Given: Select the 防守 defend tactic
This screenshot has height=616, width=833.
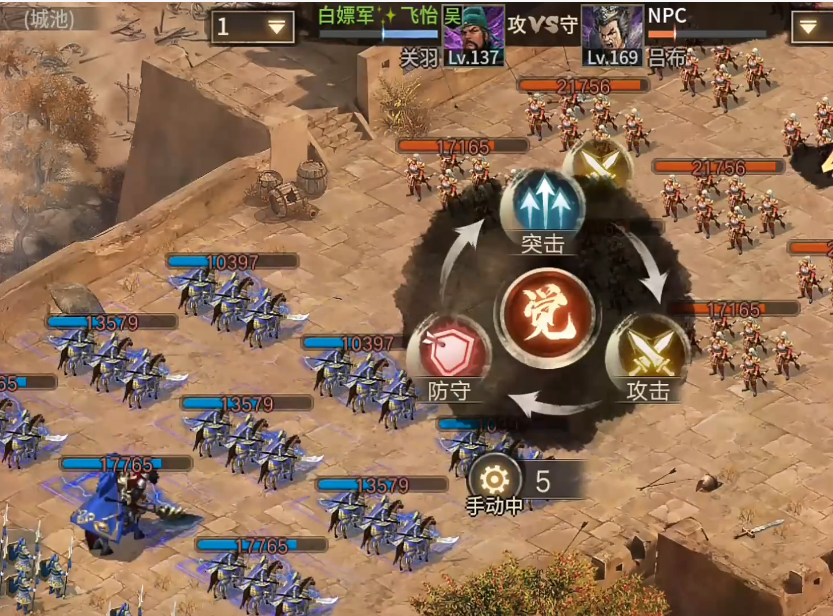Looking at the screenshot, I should pyautogui.click(x=449, y=353).
